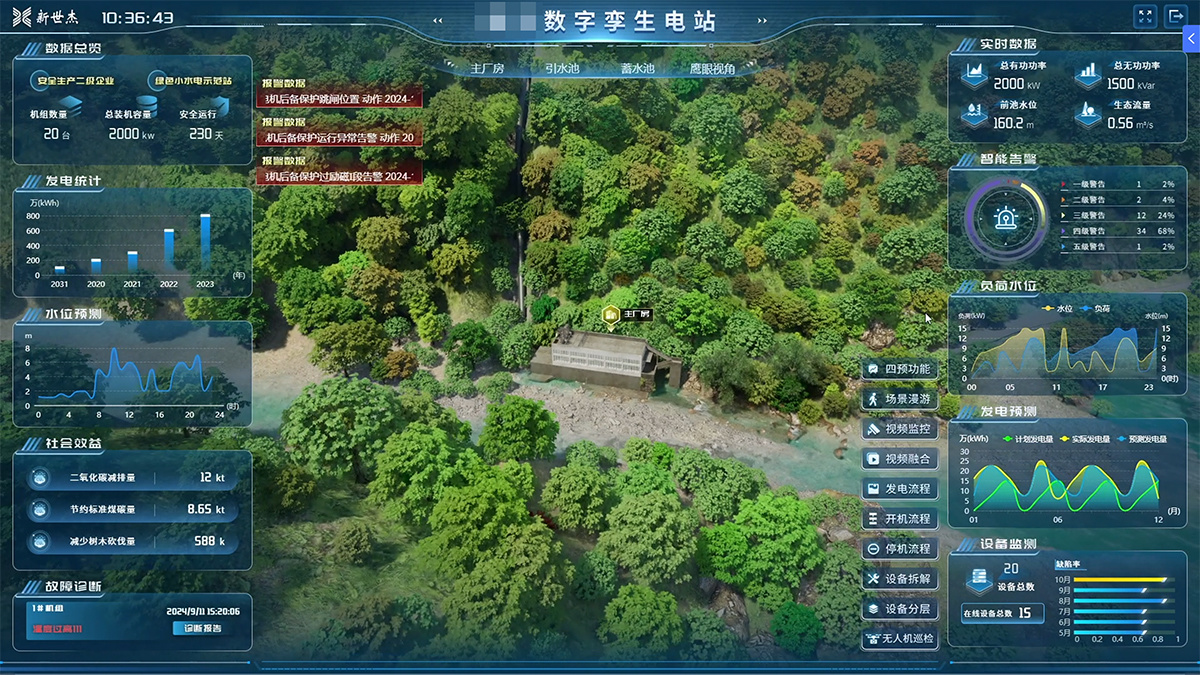Viewport: 1200px width, 675px height.
Task: Activate the 停机流程 shutdown process
Action: click(899, 549)
